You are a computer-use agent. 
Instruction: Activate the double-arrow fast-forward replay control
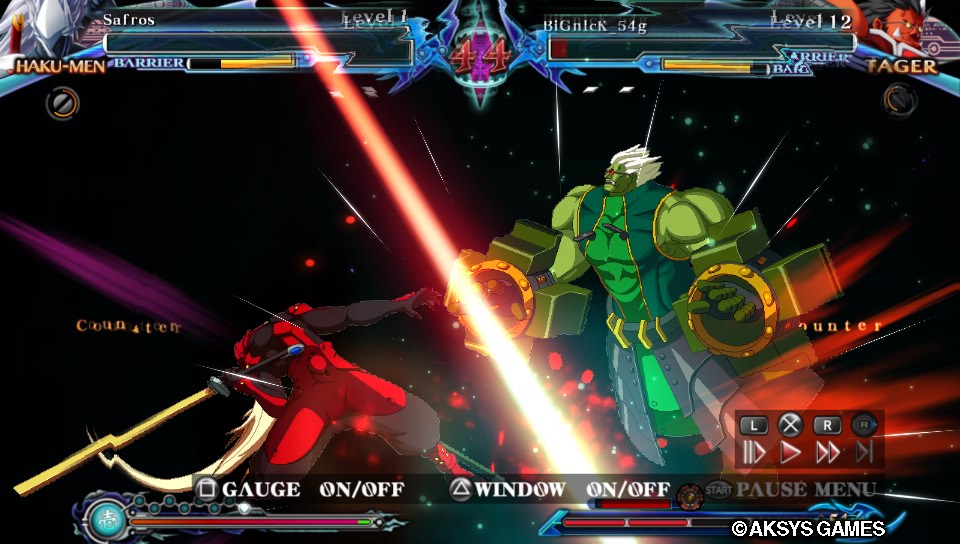click(827, 452)
